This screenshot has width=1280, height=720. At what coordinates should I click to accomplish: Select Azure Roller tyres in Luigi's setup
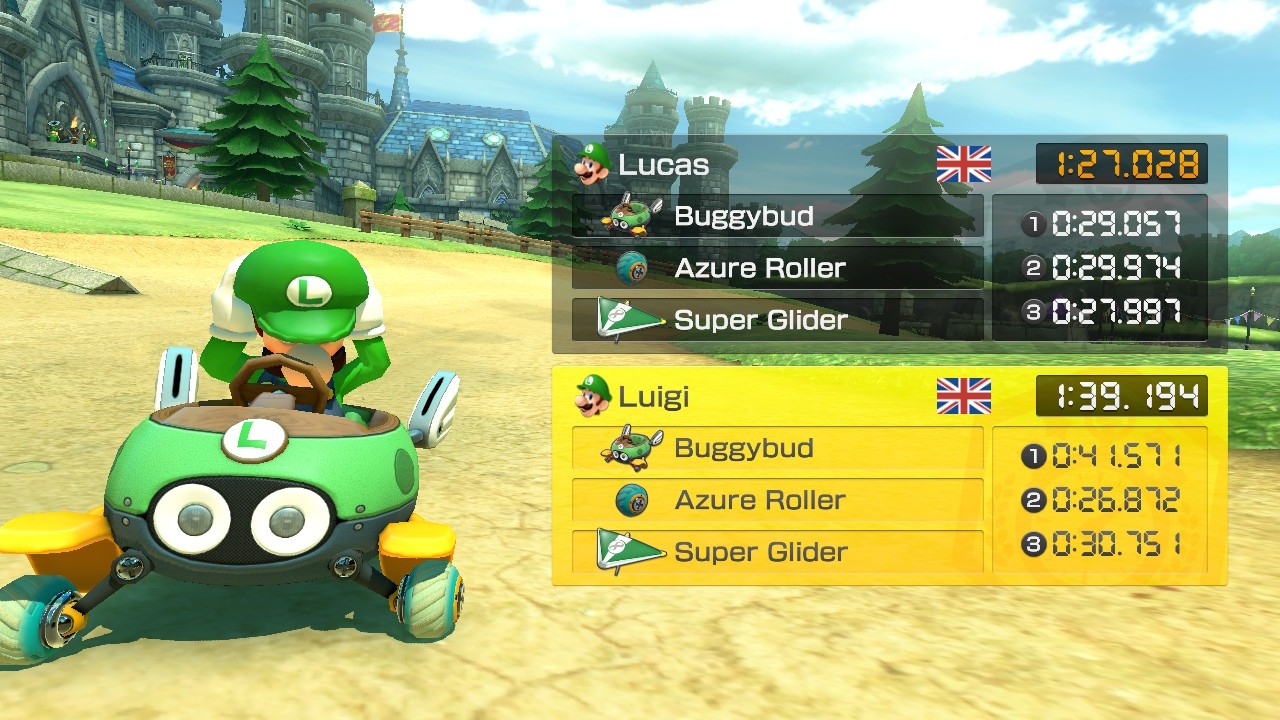777,500
